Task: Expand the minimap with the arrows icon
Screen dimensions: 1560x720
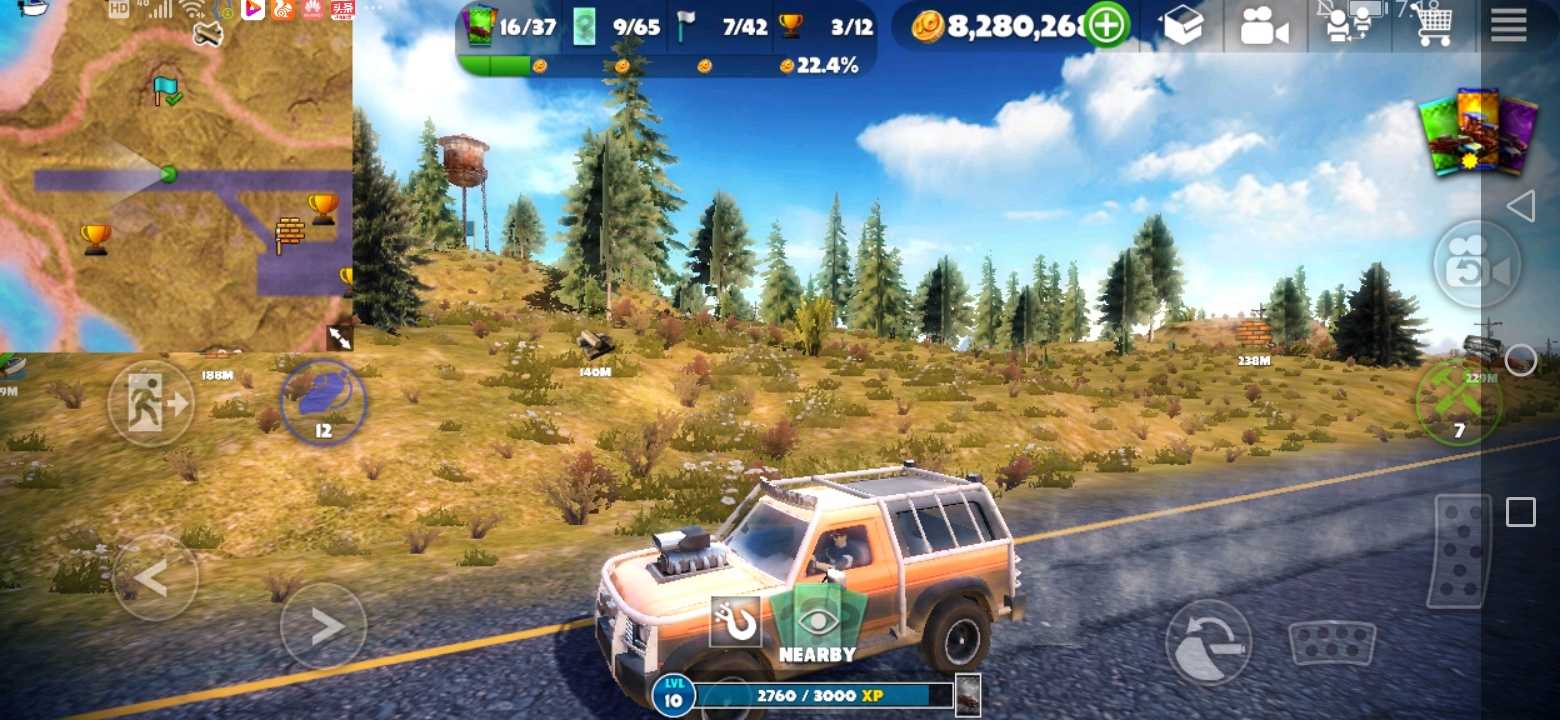Action: click(x=339, y=338)
